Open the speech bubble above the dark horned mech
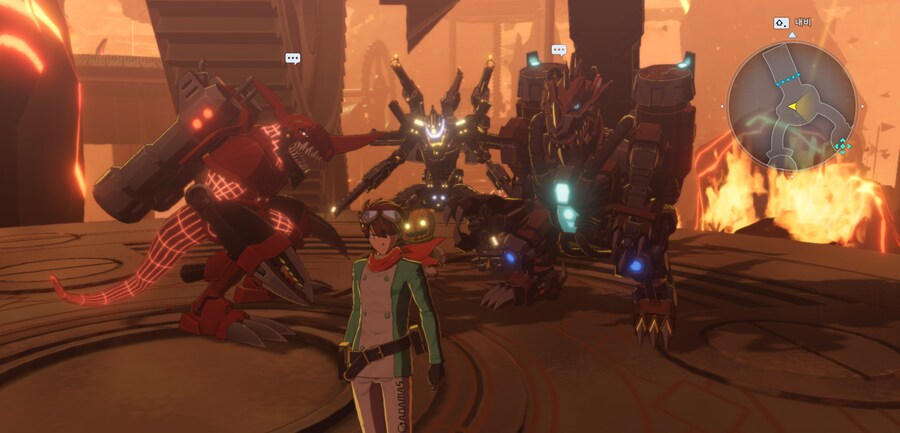Image resolution: width=900 pixels, height=433 pixels. coord(559,50)
